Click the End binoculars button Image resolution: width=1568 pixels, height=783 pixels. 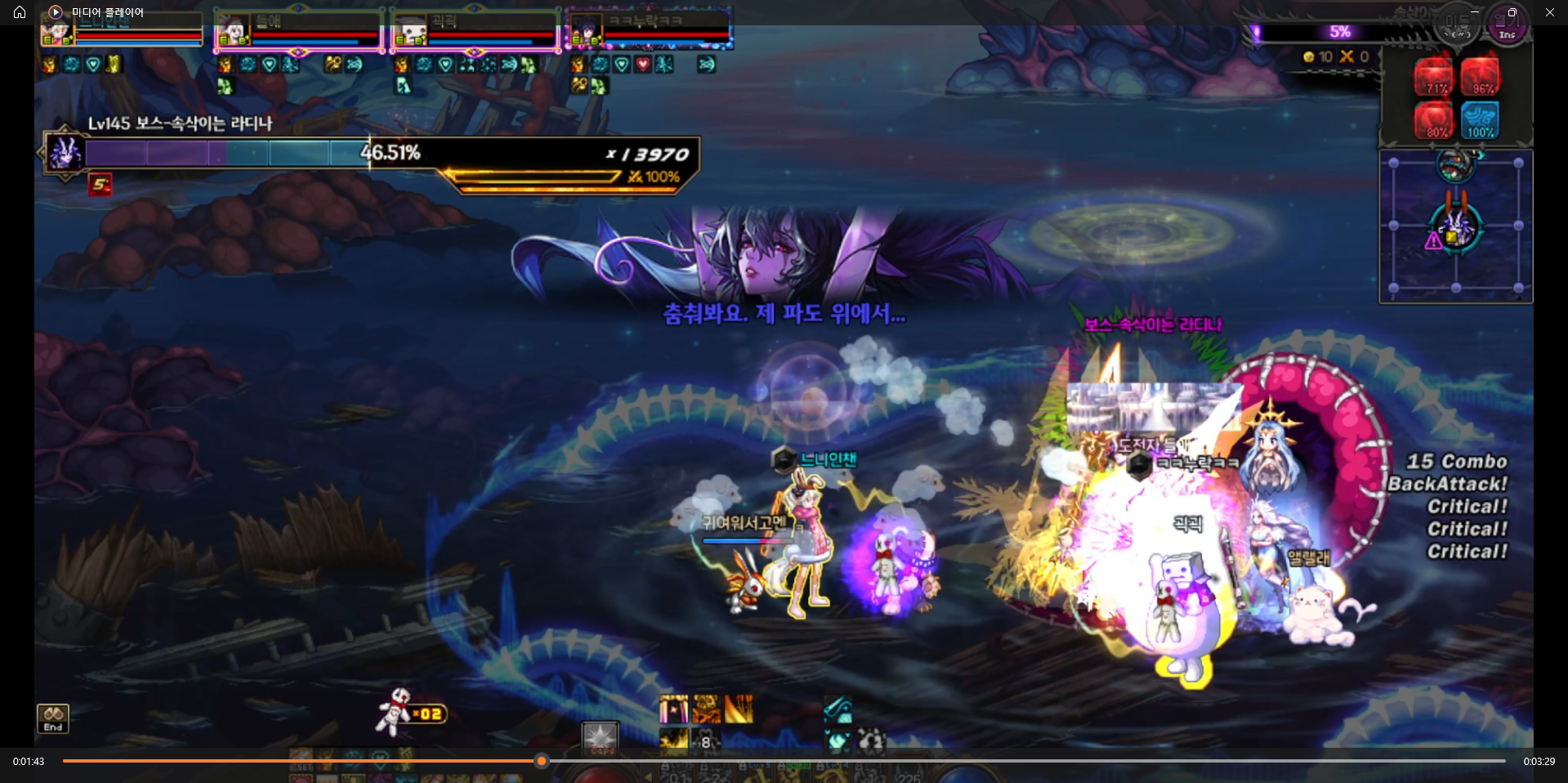coord(53,718)
